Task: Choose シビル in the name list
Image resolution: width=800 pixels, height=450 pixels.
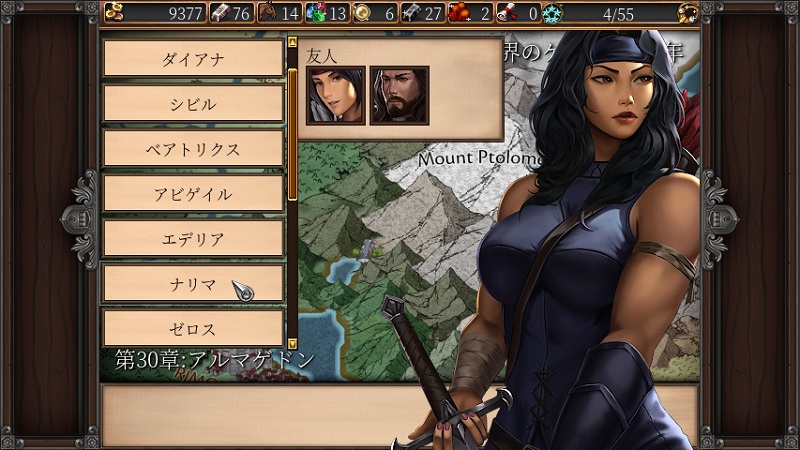Action: [193, 103]
